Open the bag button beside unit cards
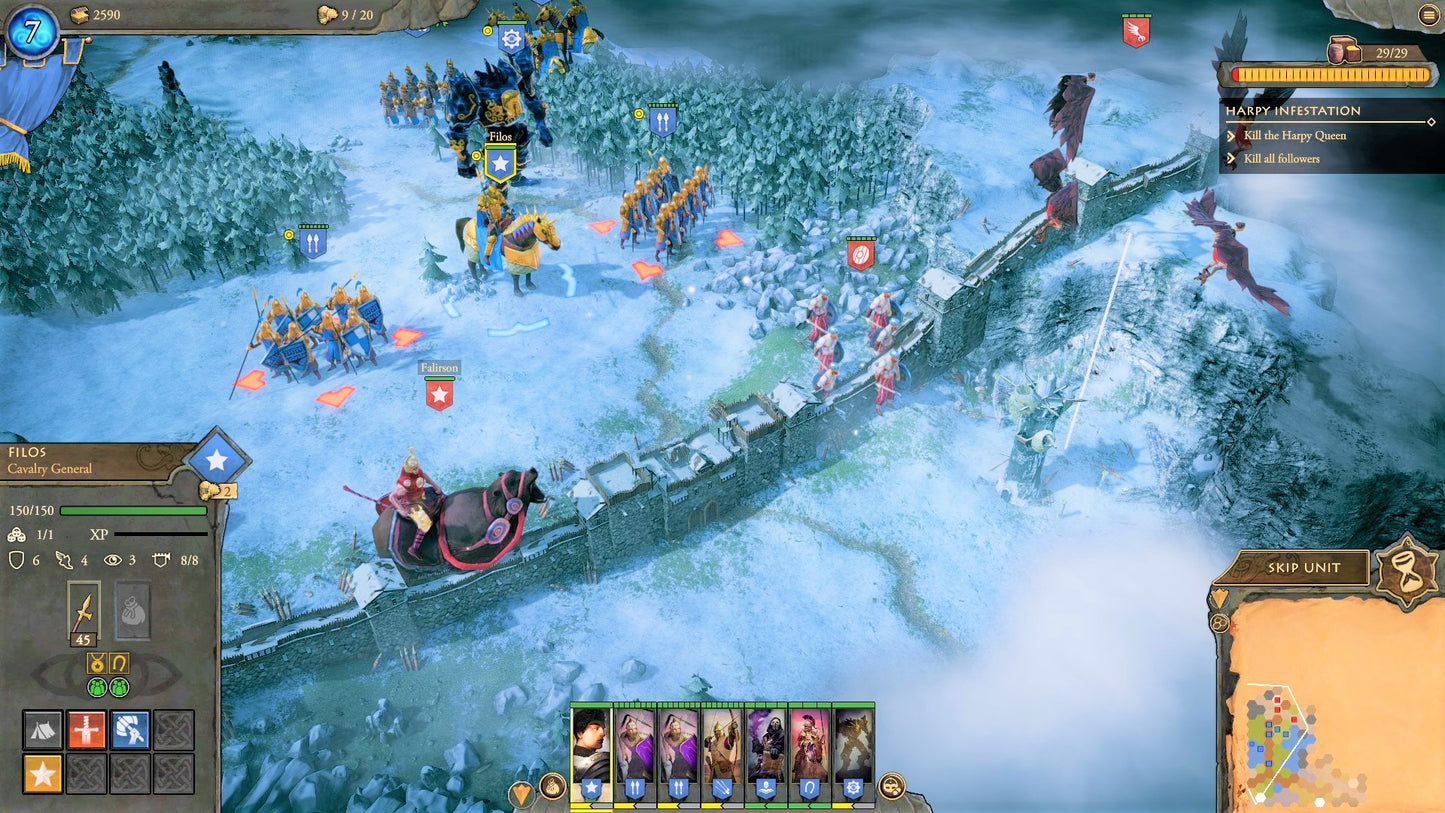The image size is (1445, 813). [552, 786]
